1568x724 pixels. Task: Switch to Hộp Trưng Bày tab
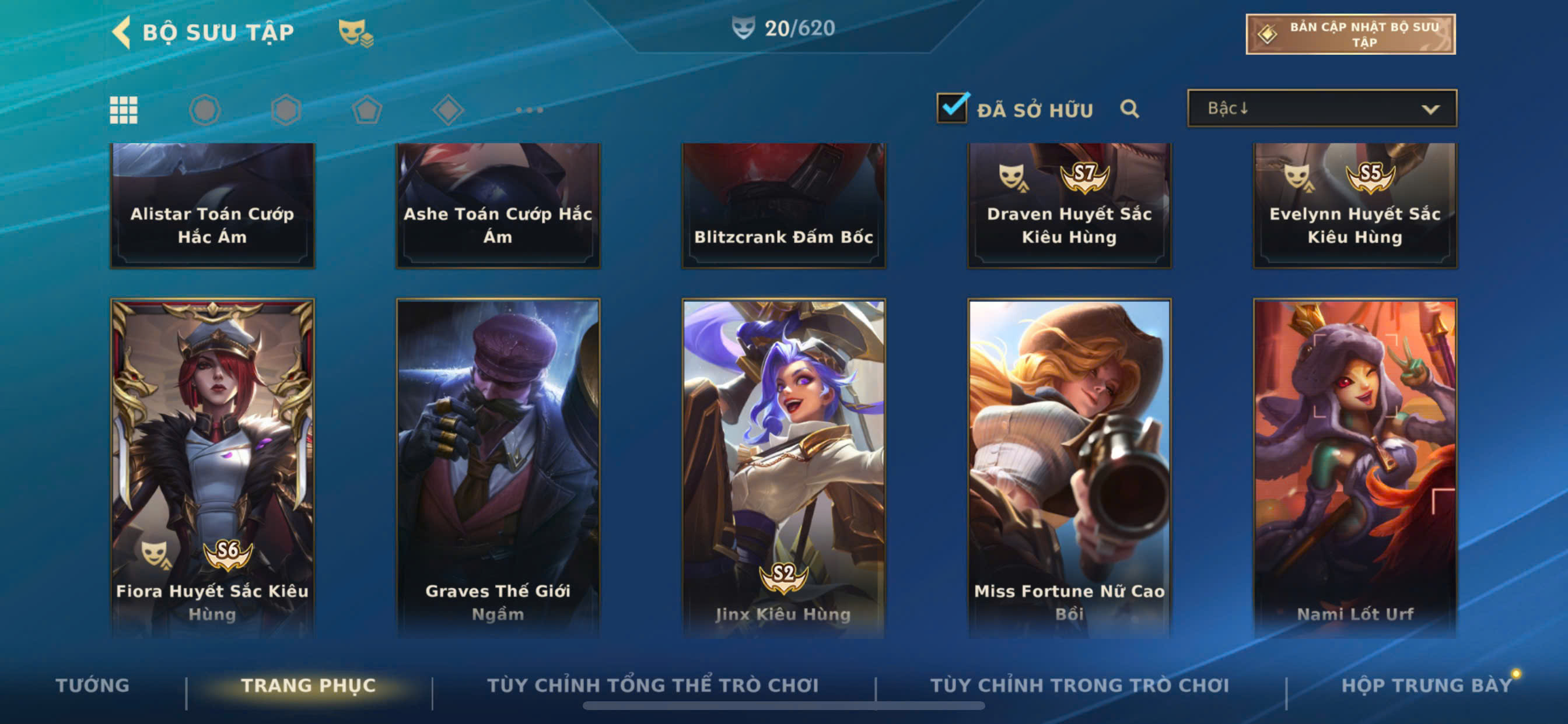click(x=1426, y=685)
